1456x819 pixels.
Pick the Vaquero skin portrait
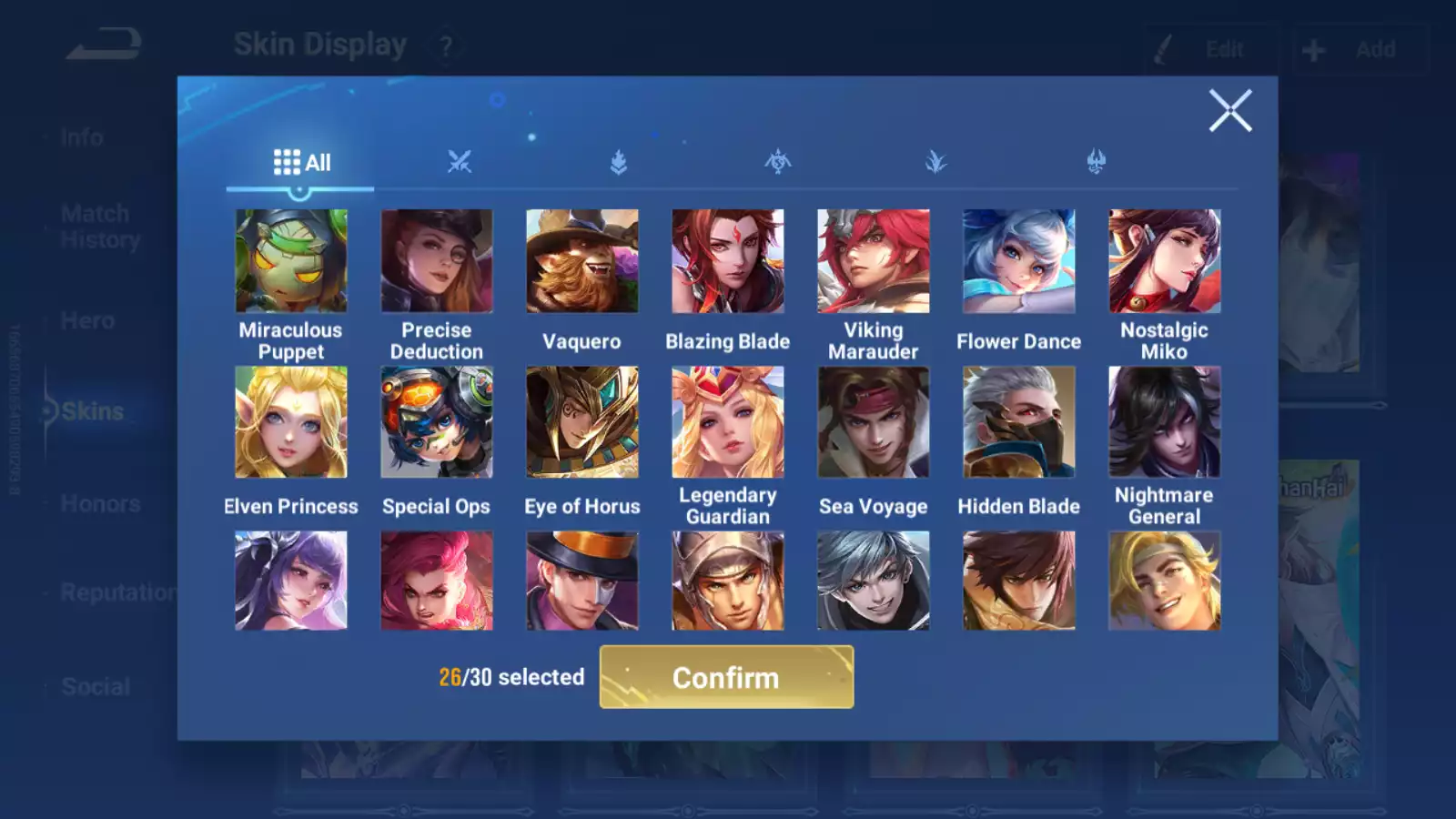coord(582,261)
